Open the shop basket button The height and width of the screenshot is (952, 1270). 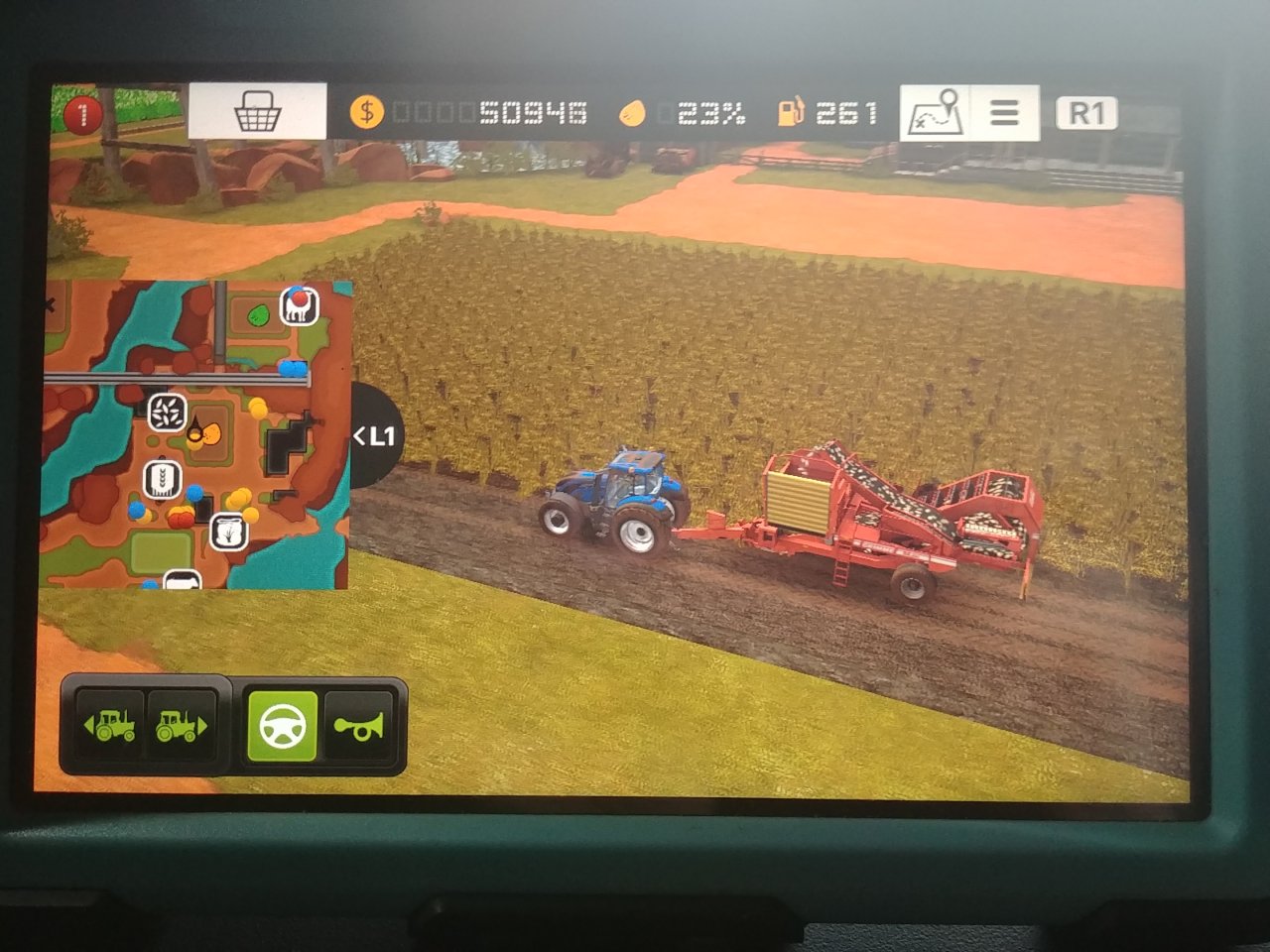click(257, 112)
